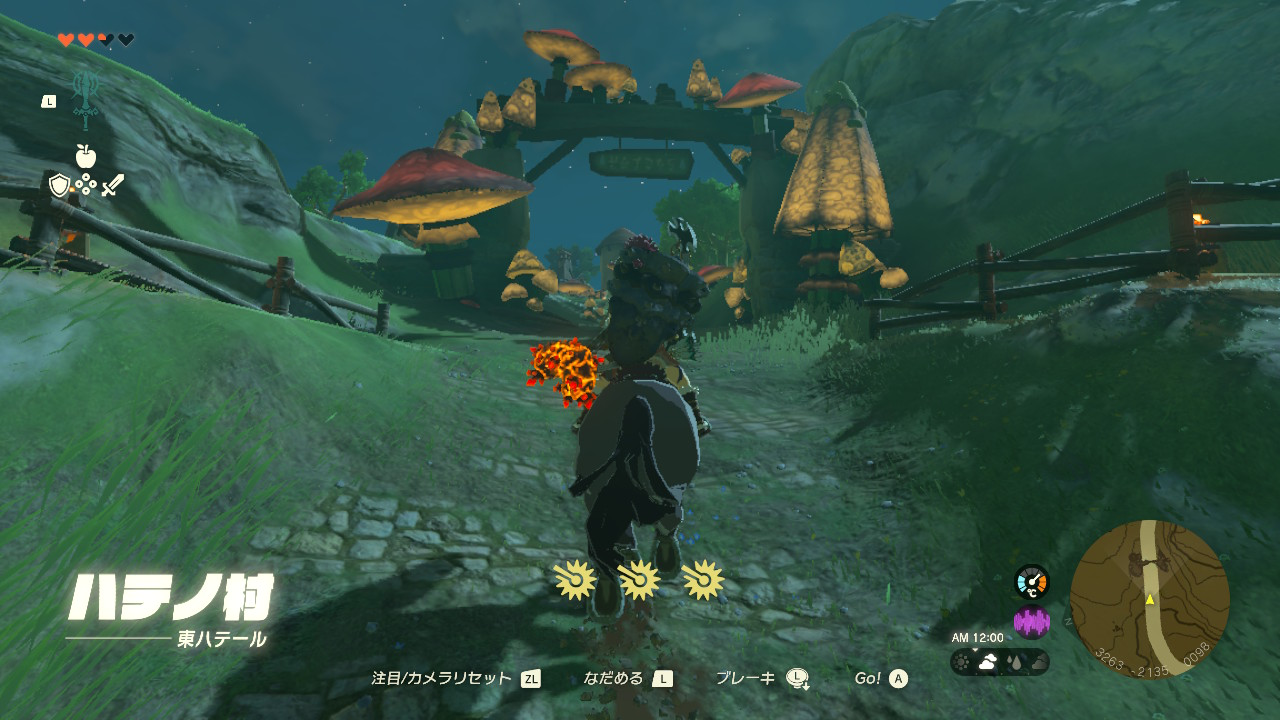Click the raindrop weather forecast icon
Viewport: 1280px width, 720px height.
pos(1015,663)
